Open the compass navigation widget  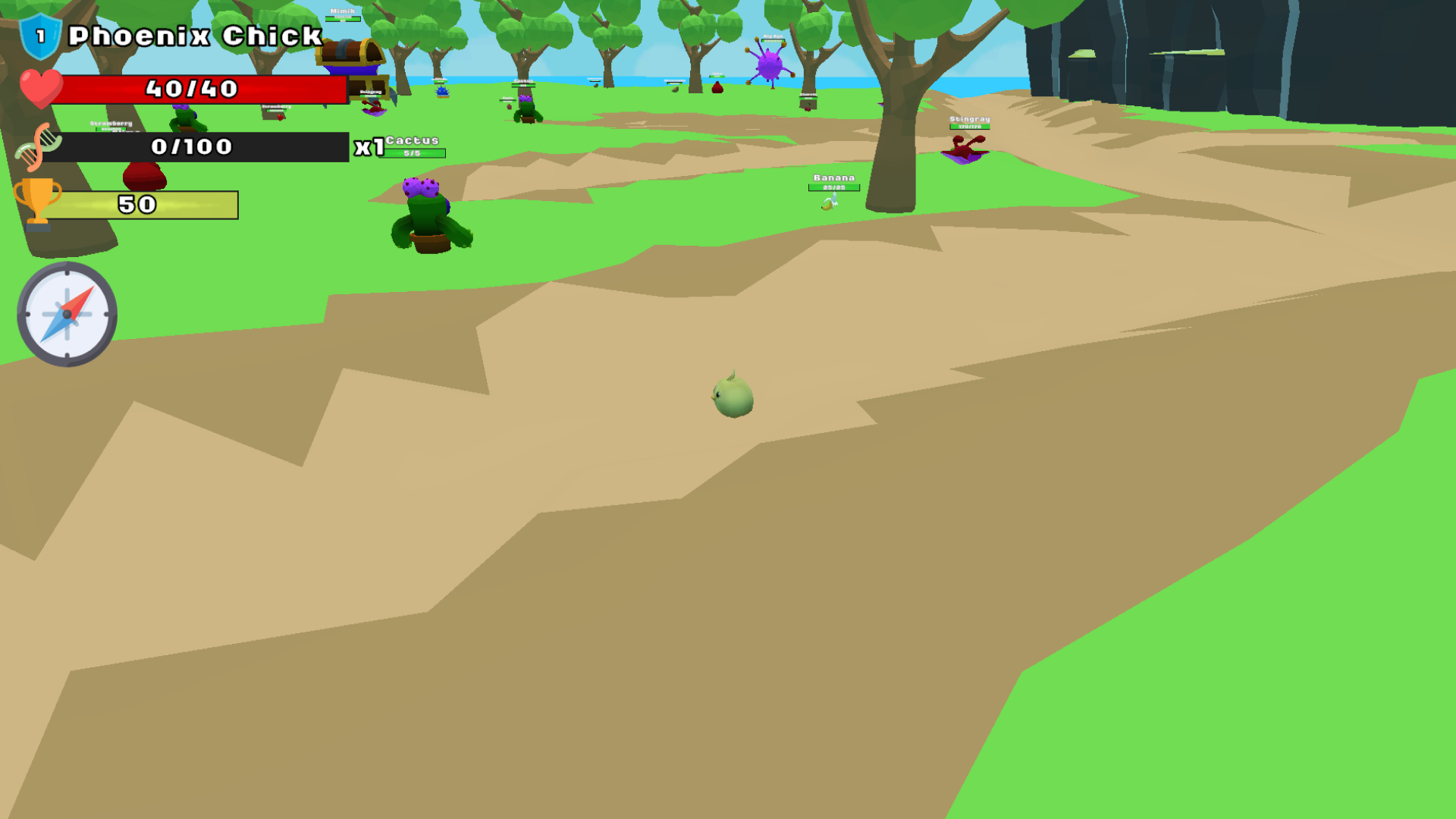[66, 315]
